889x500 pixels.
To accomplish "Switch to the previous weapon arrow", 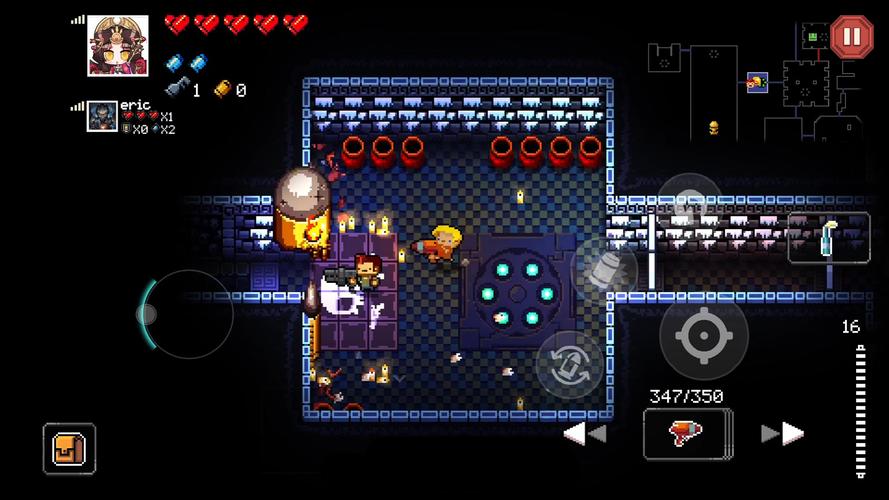I will pyautogui.click(x=585, y=433).
